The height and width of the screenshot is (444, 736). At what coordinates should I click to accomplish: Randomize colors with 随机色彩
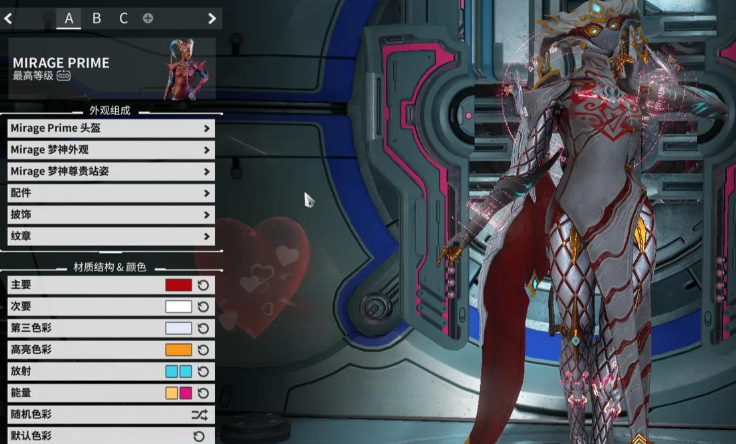198,414
